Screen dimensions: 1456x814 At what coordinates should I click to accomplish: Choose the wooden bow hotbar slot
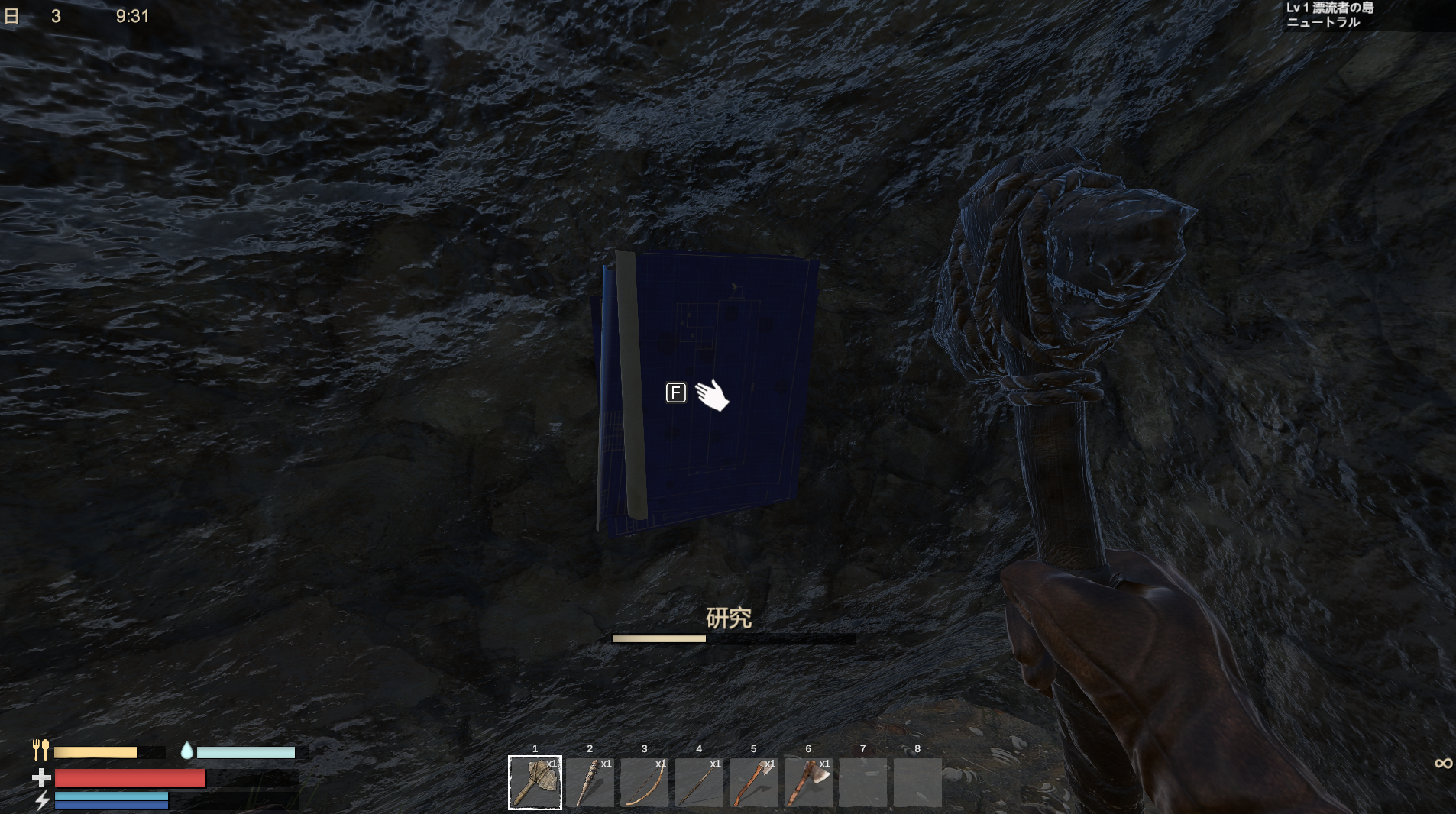pyautogui.click(x=644, y=782)
